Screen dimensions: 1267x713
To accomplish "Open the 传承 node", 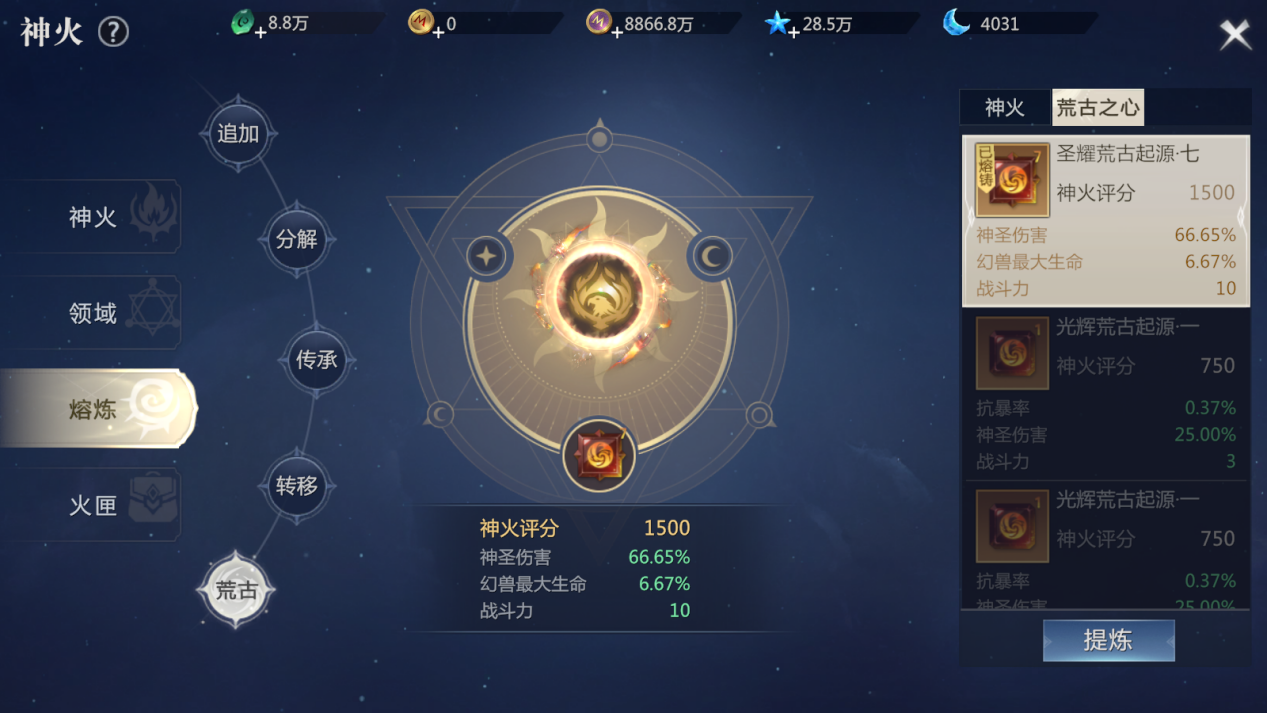I will click(316, 360).
